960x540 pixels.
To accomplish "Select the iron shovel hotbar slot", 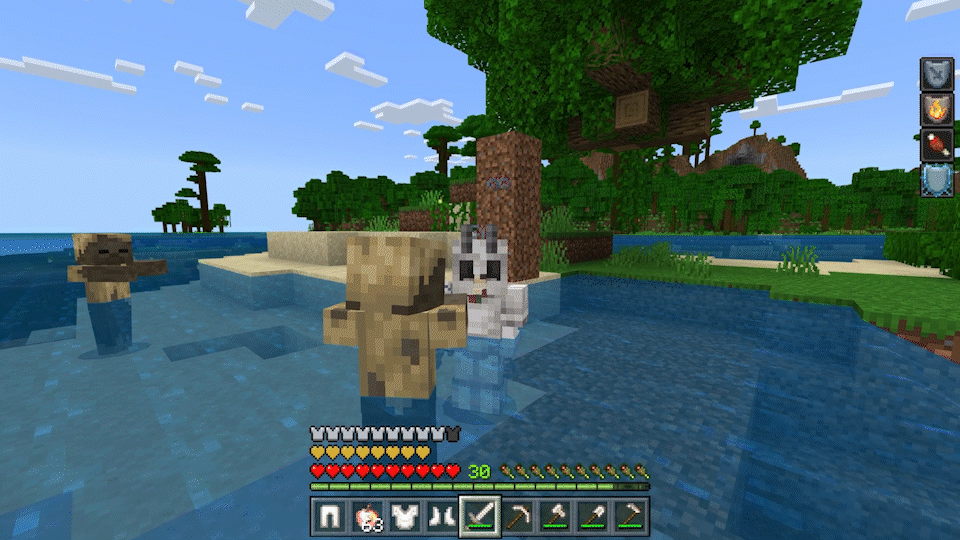I will pyautogui.click(x=592, y=516).
